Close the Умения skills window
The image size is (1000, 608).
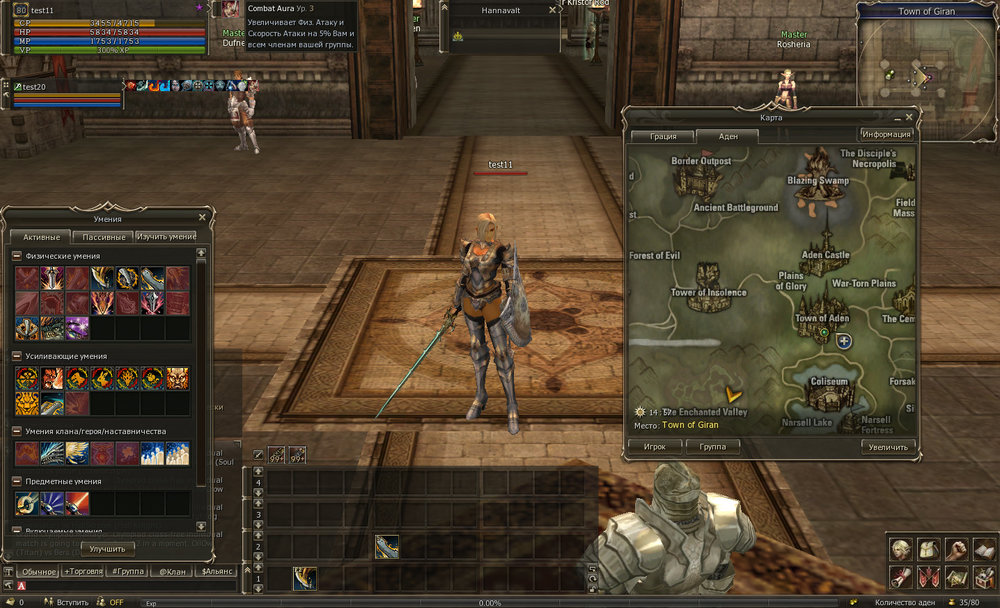pyautogui.click(x=202, y=216)
